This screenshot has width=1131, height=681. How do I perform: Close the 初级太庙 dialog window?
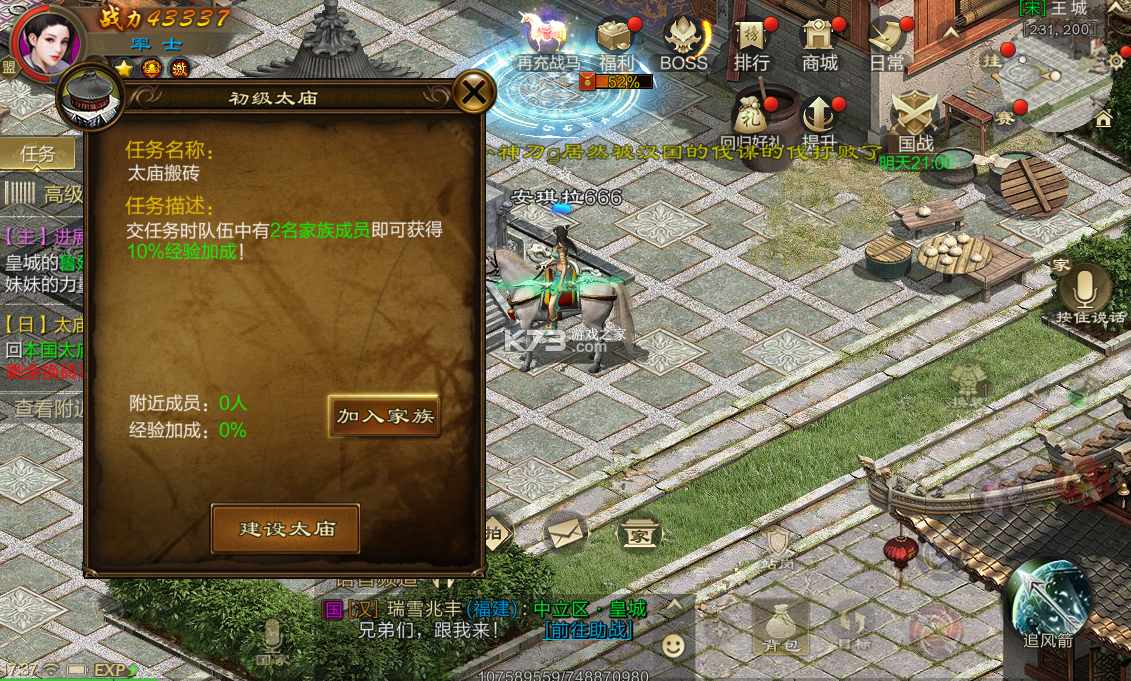pyautogui.click(x=474, y=93)
